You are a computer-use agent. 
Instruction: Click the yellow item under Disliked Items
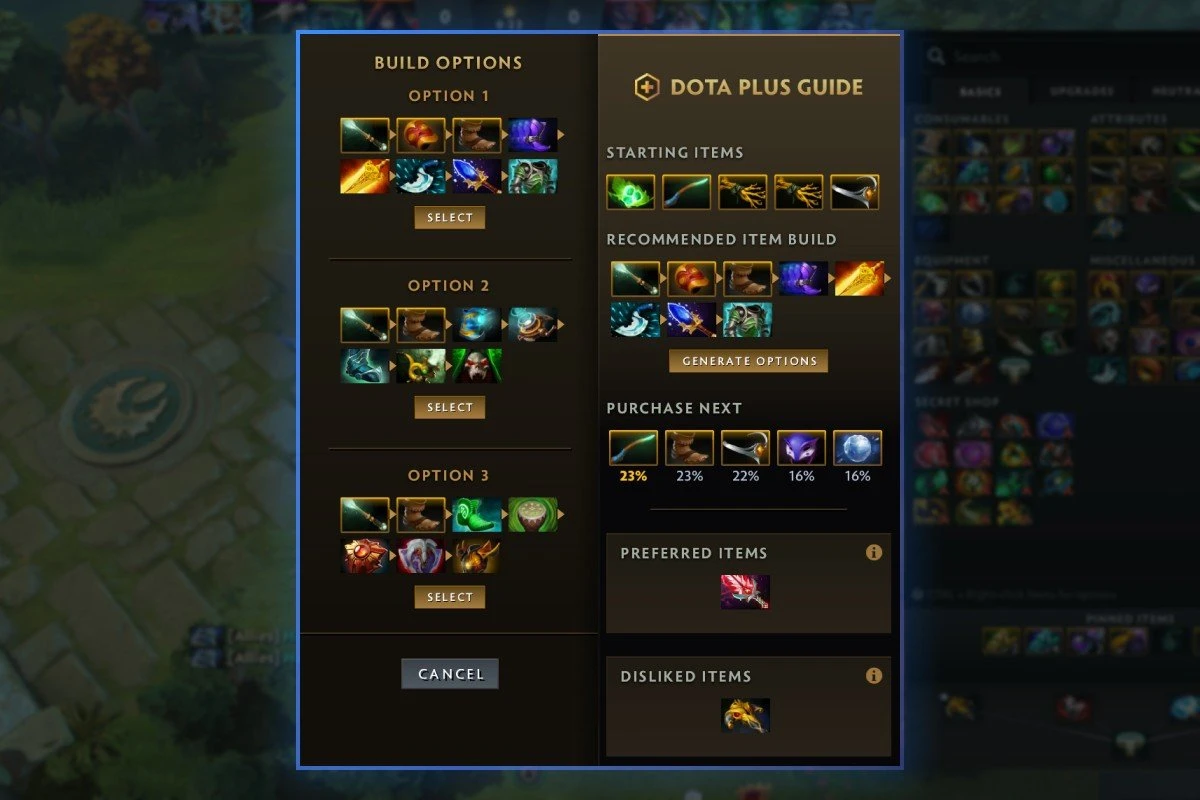pyautogui.click(x=745, y=715)
